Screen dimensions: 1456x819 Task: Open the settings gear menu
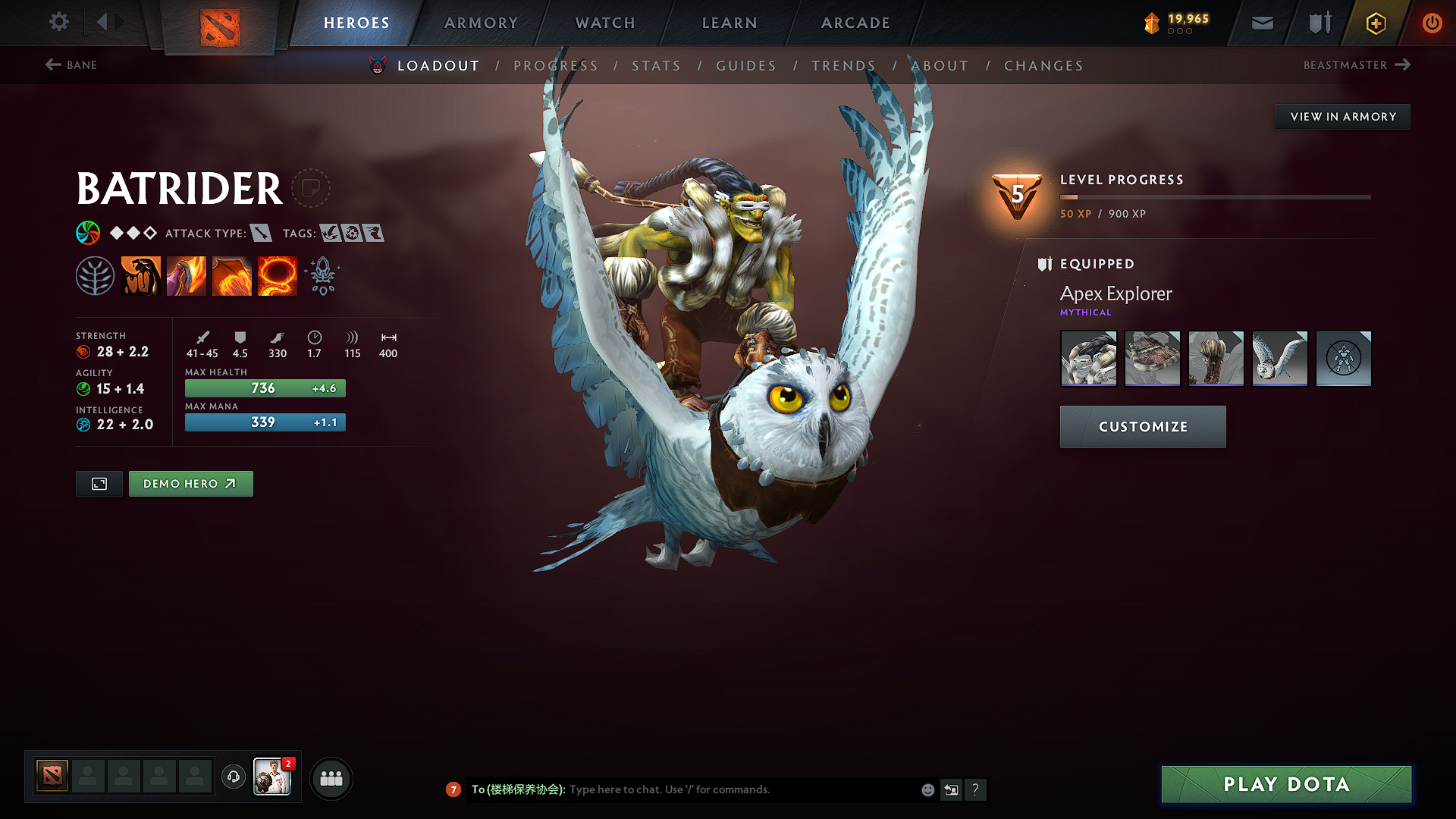click(x=59, y=22)
